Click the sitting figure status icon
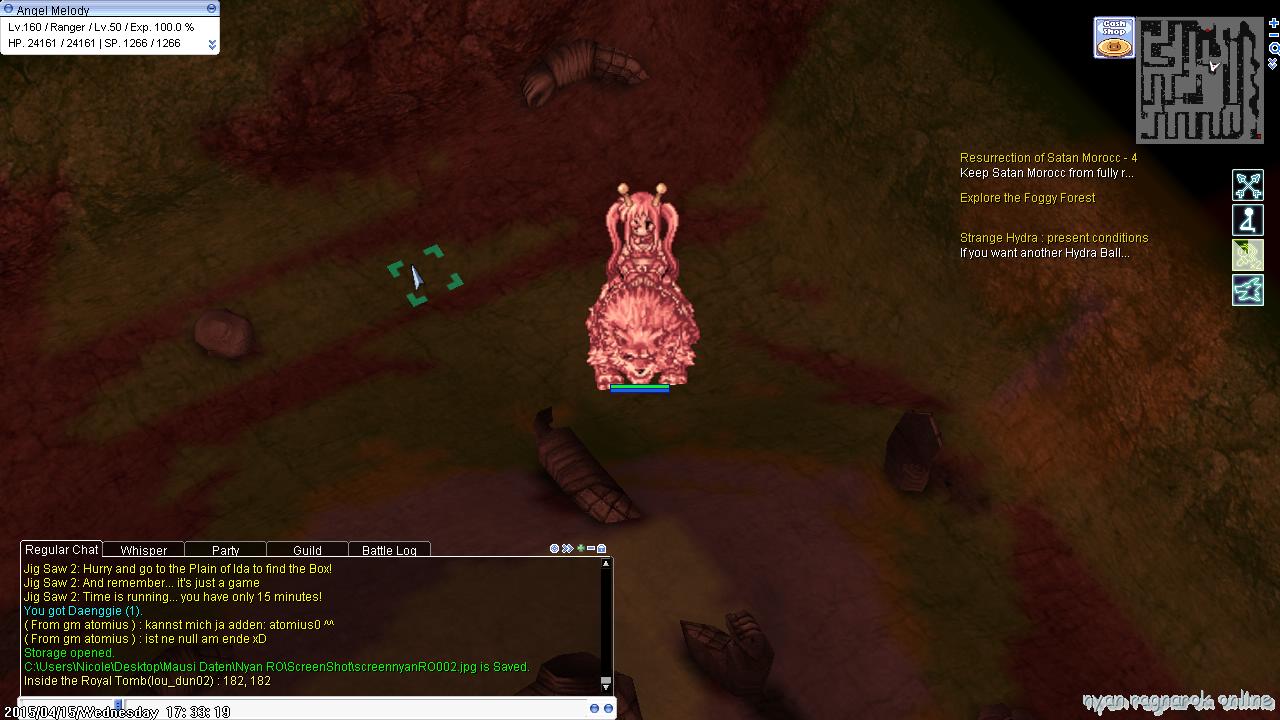1280x720 pixels. pos(1248,220)
